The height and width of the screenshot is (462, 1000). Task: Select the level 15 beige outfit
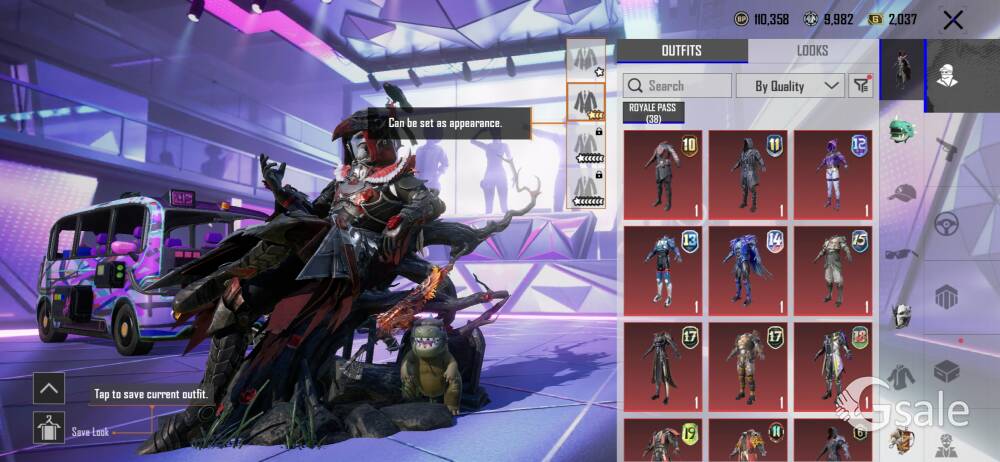(x=833, y=270)
